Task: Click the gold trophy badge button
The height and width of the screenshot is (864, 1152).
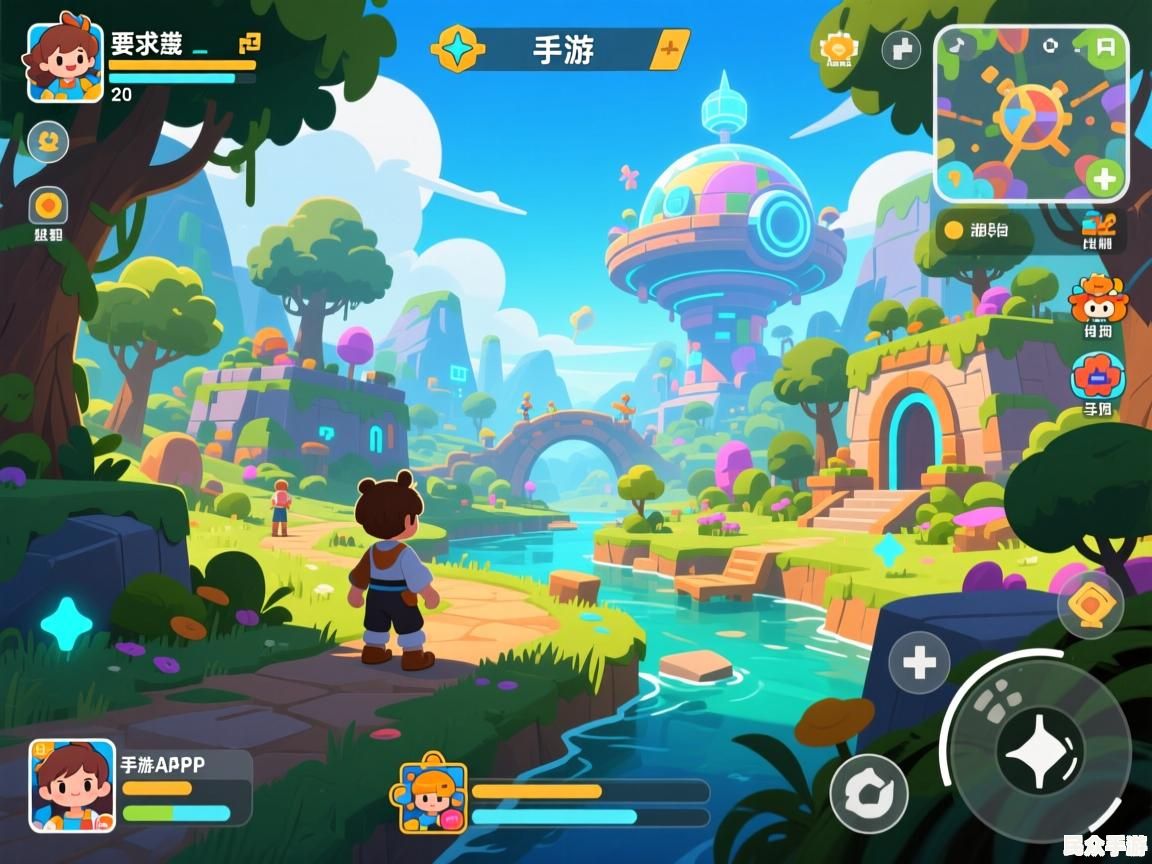Action: click(1090, 604)
